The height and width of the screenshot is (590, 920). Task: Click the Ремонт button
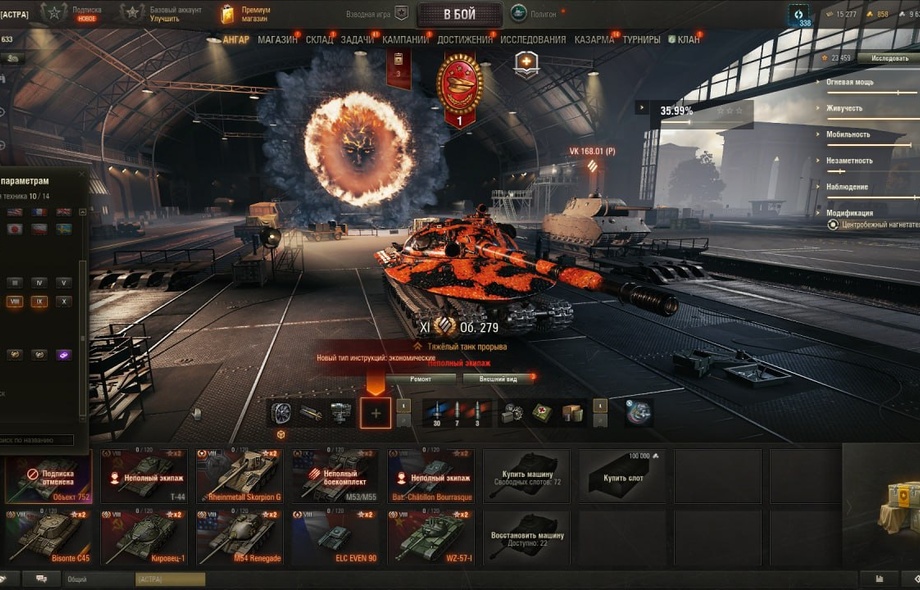pos(420,379)
